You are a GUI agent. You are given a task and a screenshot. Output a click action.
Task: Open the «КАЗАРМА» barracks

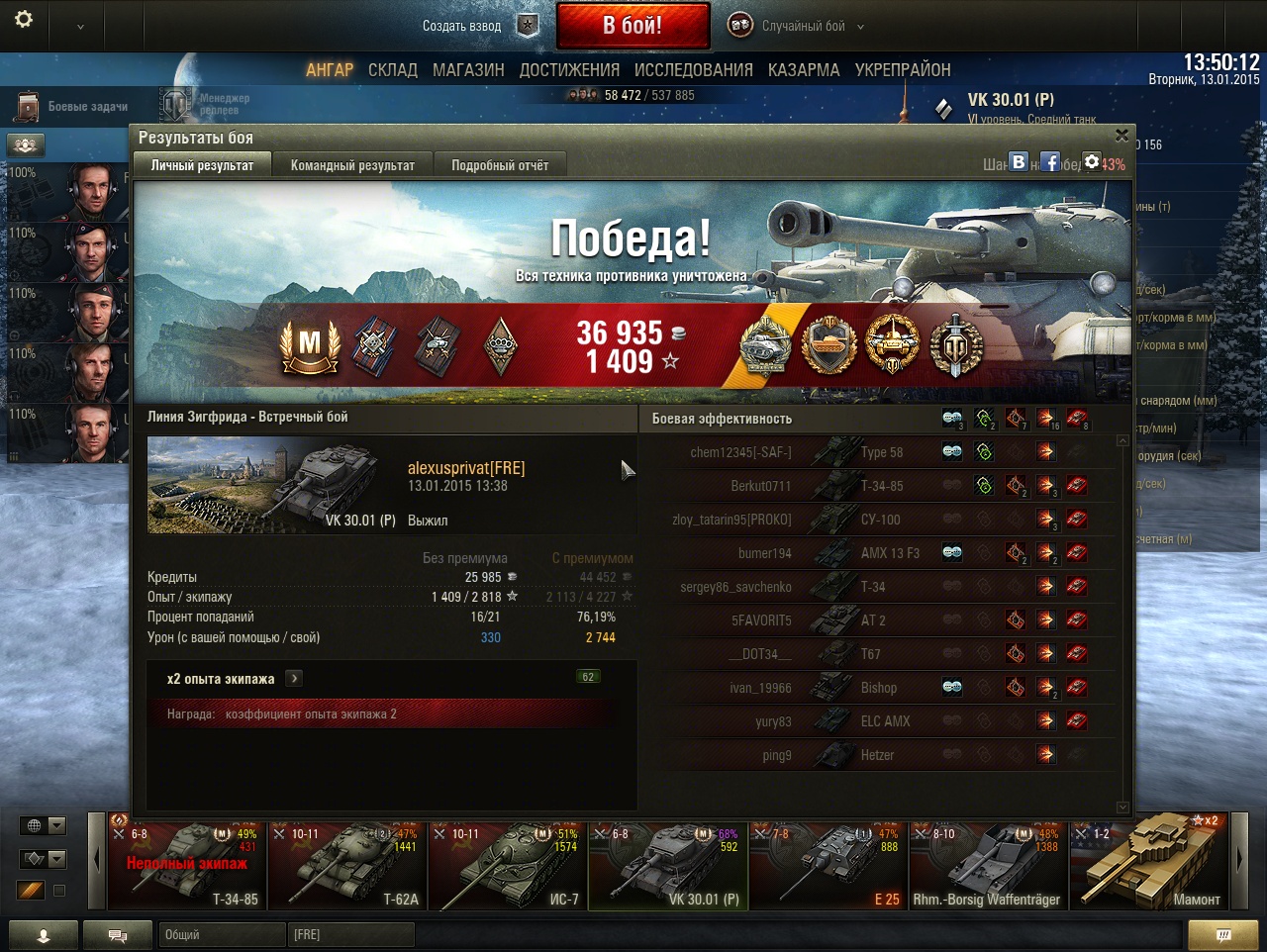click(804, 70)
